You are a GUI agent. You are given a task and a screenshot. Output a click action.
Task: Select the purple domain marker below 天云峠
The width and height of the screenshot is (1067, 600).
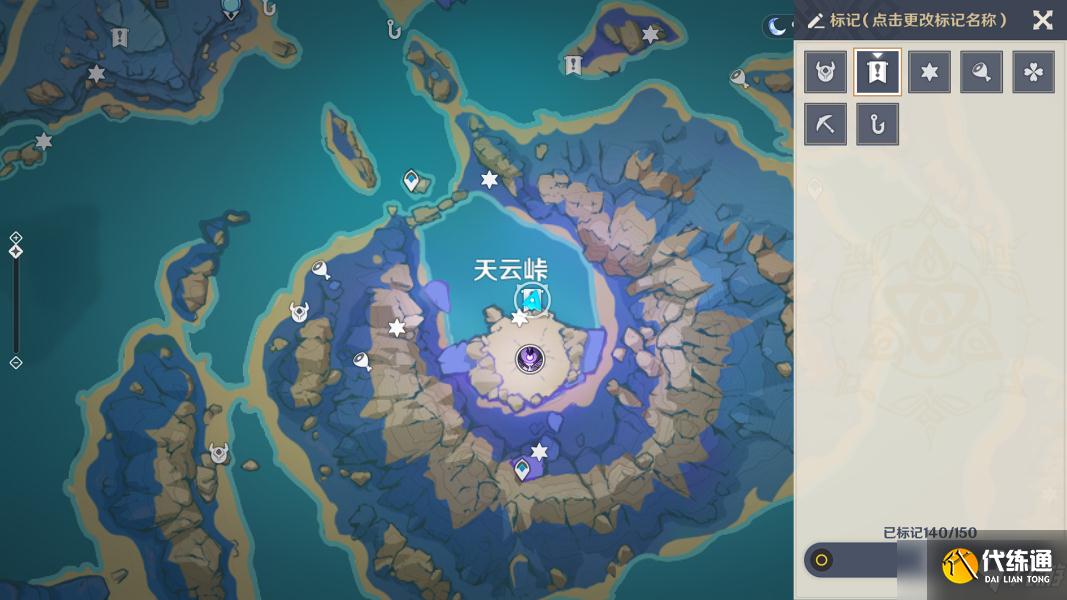[529, 359]
